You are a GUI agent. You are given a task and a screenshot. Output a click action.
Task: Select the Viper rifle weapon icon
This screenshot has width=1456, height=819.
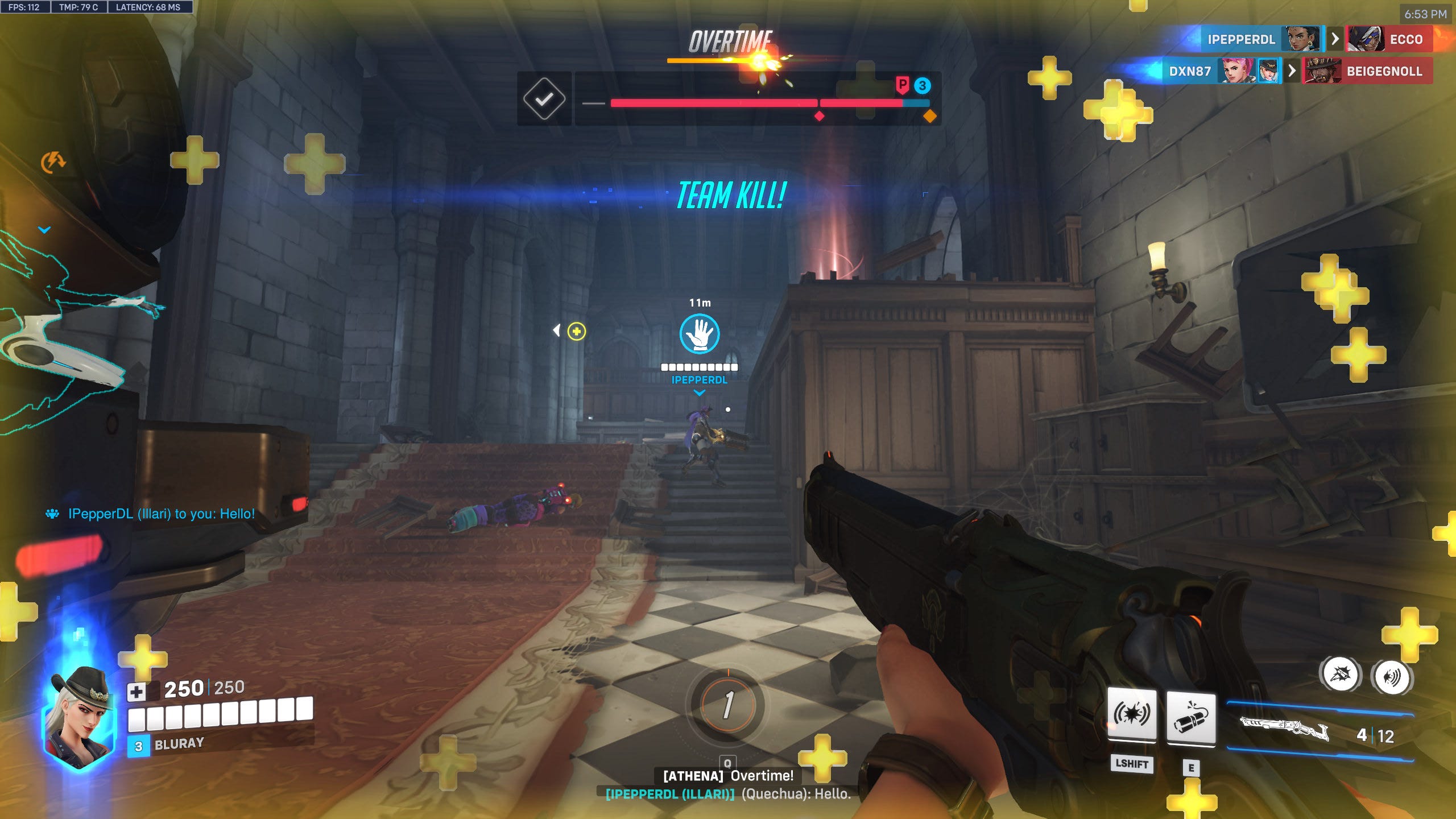1284,729
